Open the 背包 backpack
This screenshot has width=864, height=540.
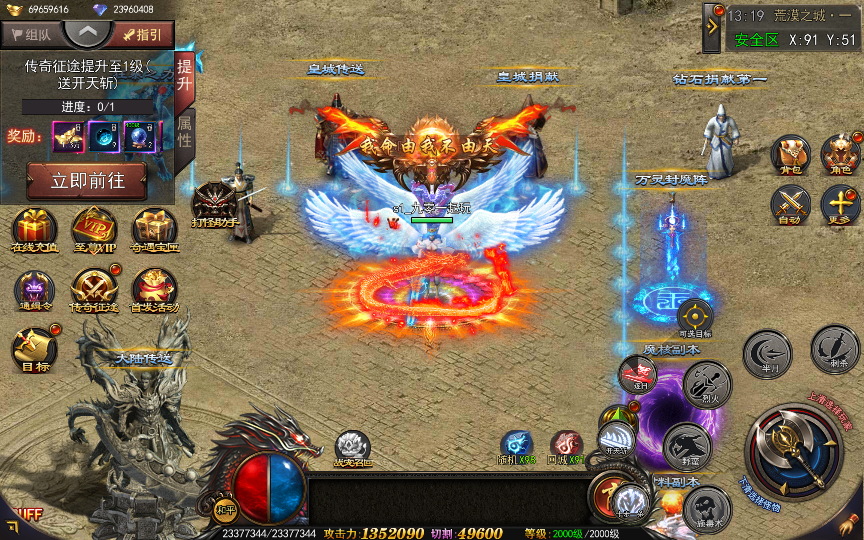790,153
